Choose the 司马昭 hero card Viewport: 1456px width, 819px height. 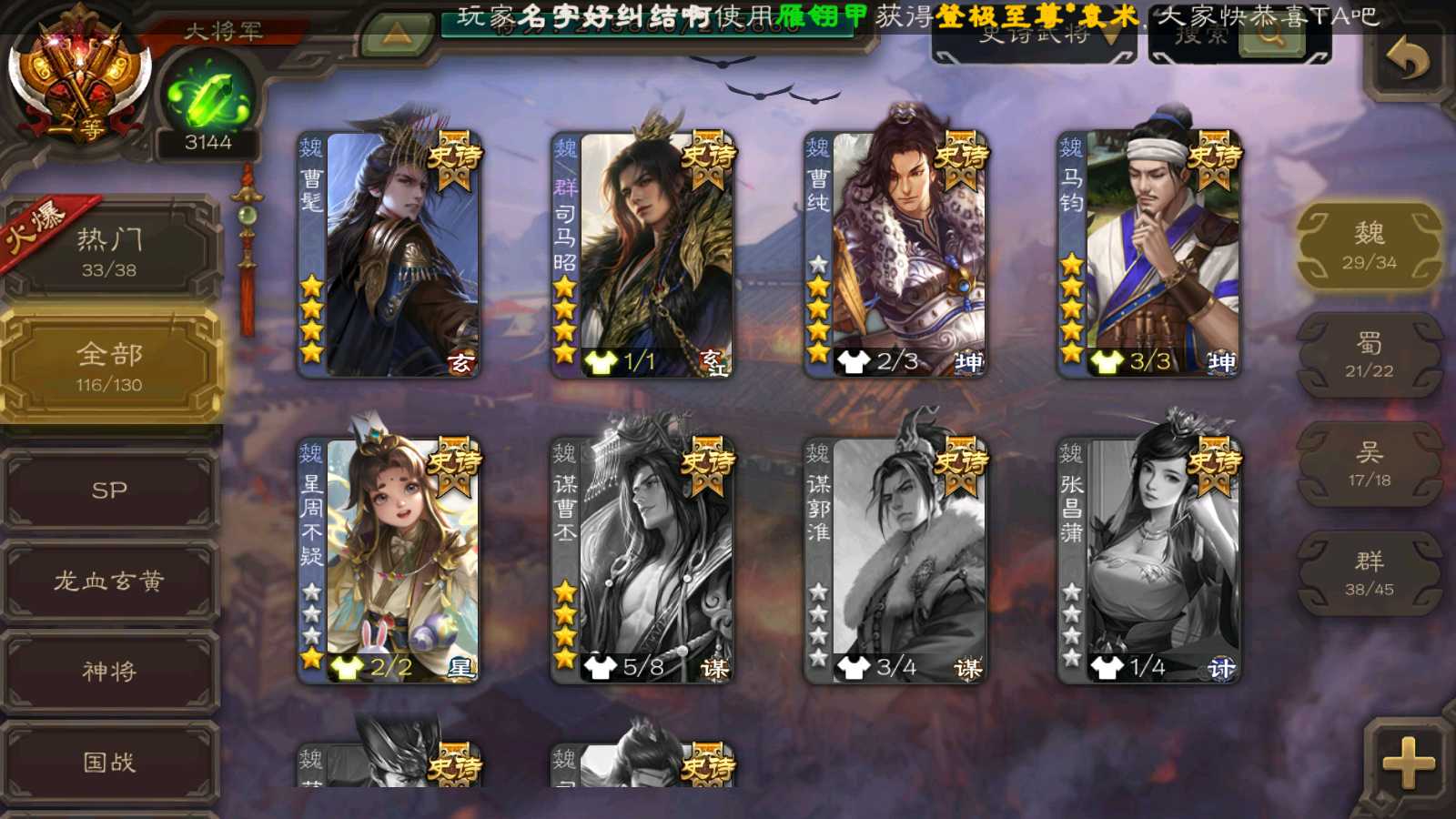(x=642, y=255)
